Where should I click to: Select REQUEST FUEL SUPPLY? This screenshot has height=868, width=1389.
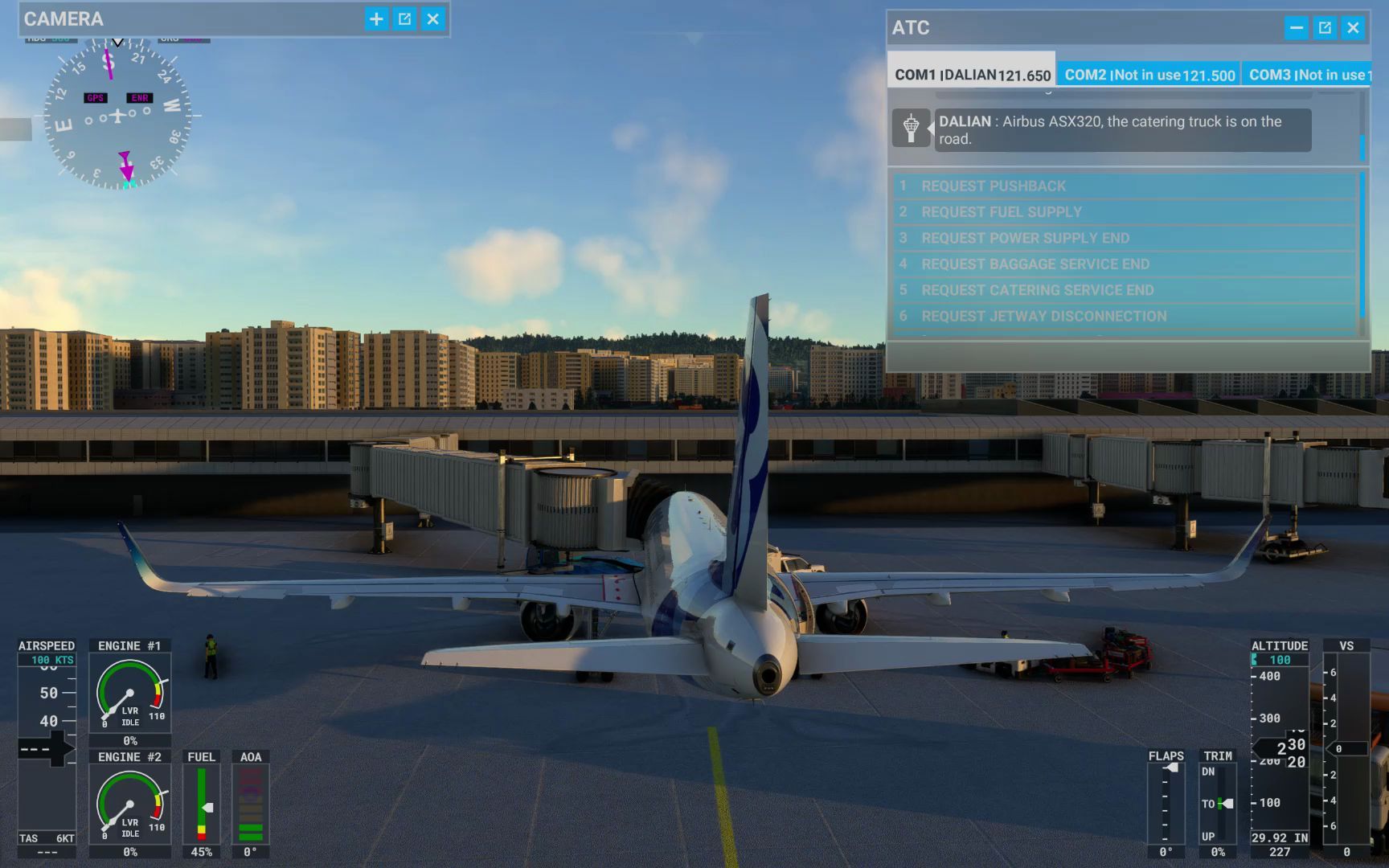pyautogui.click(x=1045, y=211)
